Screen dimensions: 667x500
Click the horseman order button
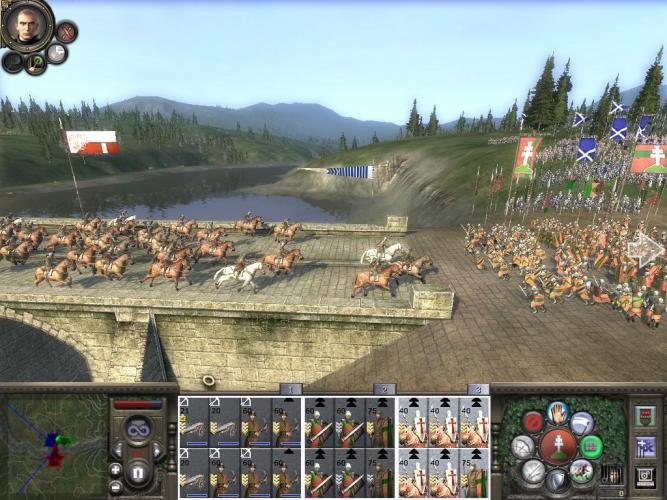pos(582,470)
